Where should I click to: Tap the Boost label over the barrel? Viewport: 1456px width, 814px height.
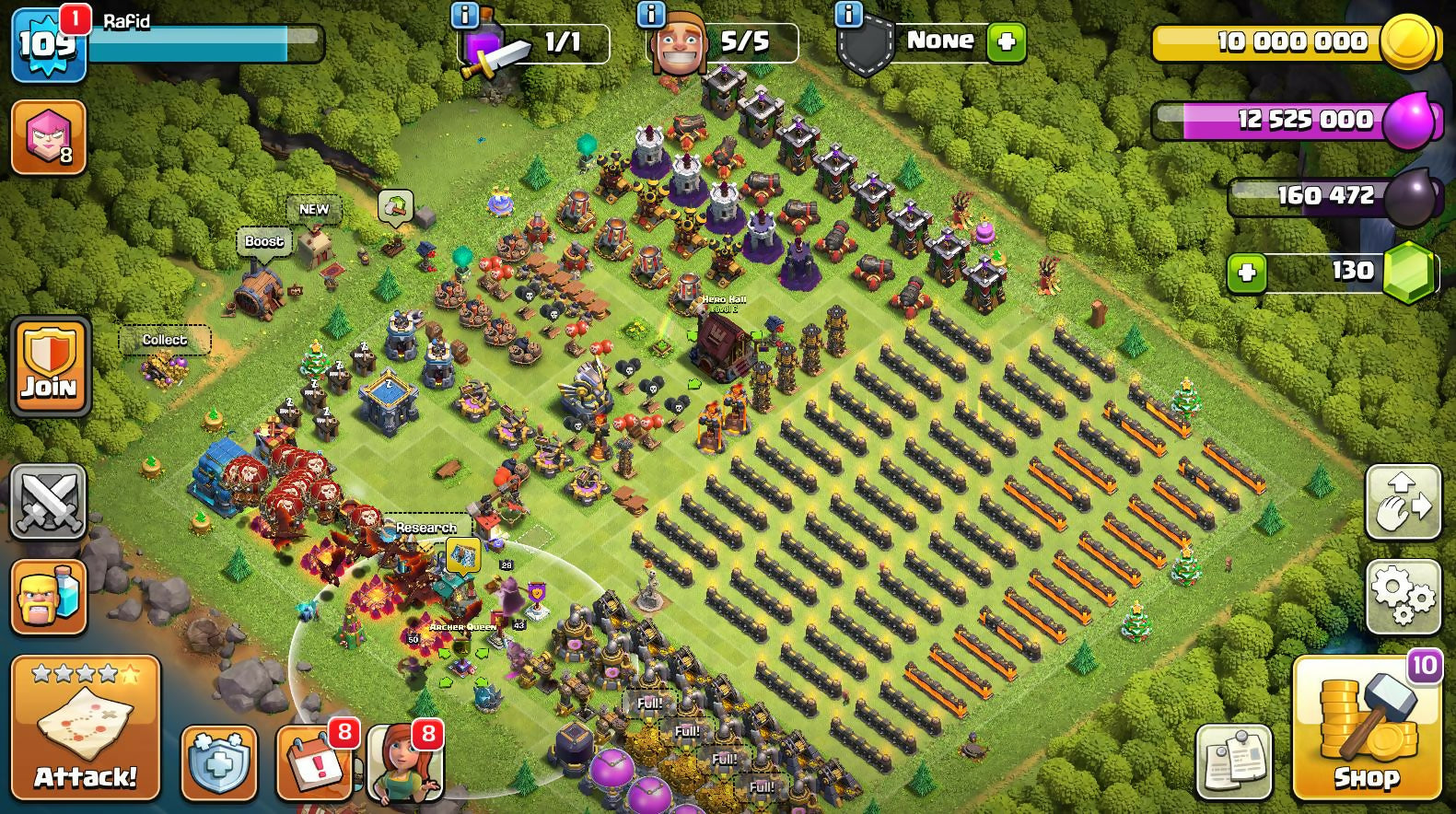click(x=264, y=242)
